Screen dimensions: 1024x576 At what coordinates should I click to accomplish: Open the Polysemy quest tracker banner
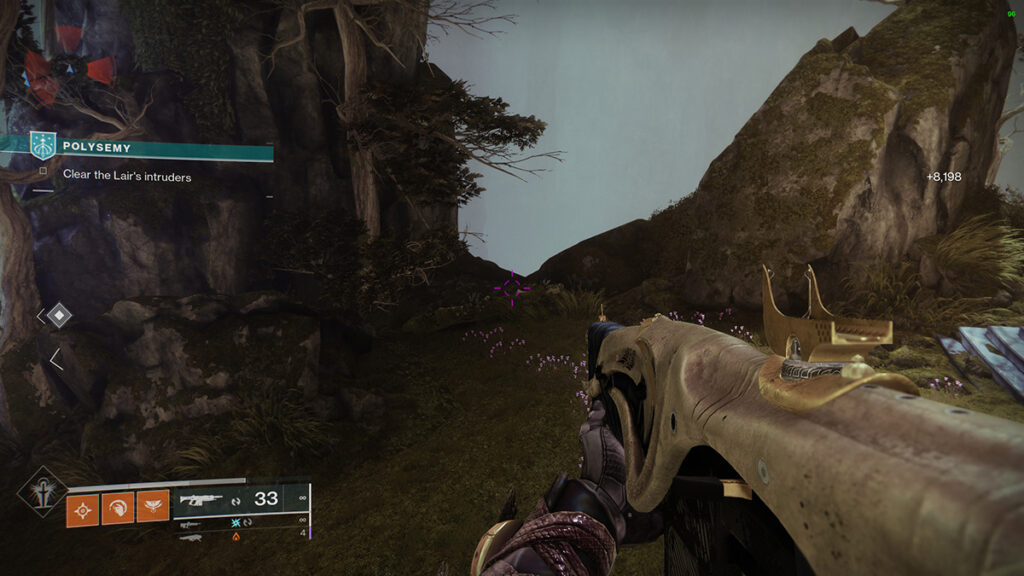pos(160,147)
